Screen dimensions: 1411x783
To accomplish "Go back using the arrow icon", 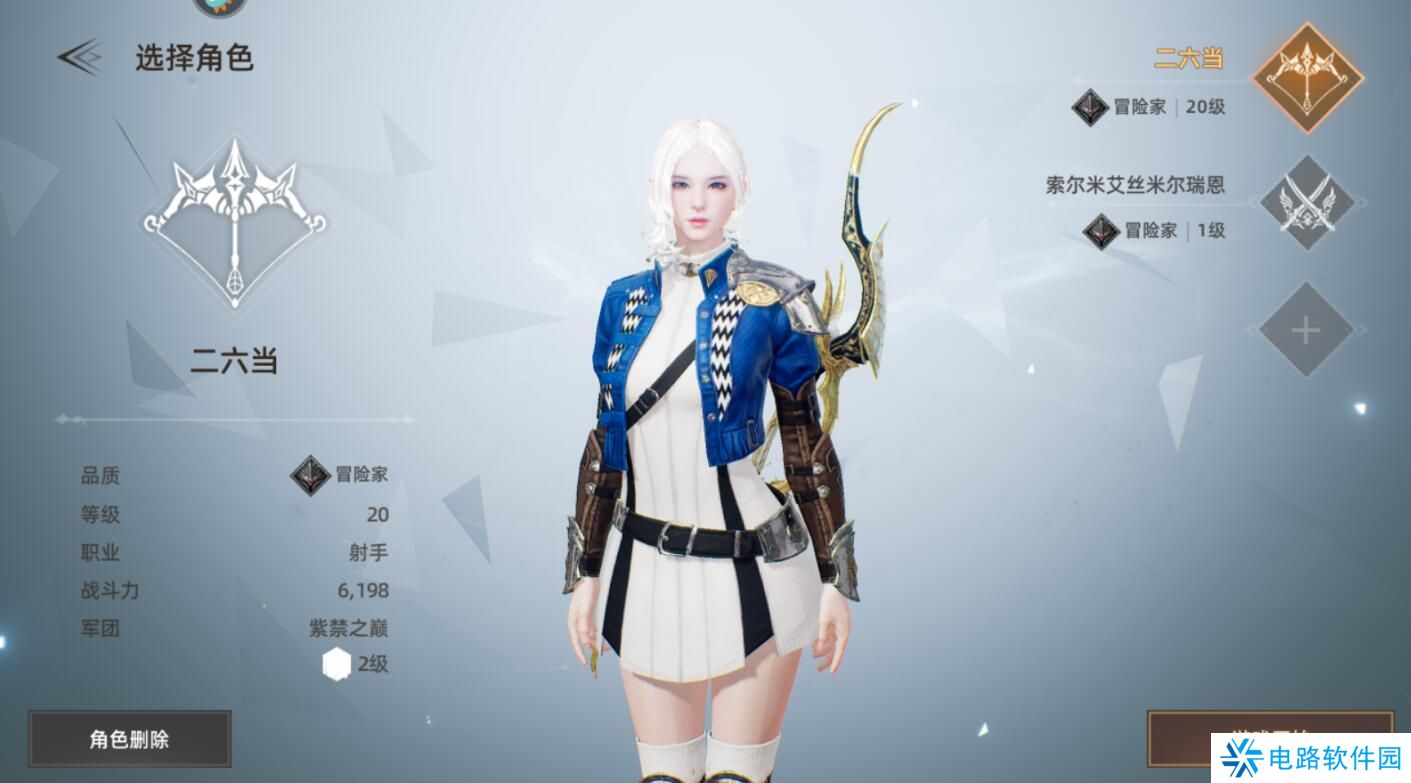I will 79,57.
